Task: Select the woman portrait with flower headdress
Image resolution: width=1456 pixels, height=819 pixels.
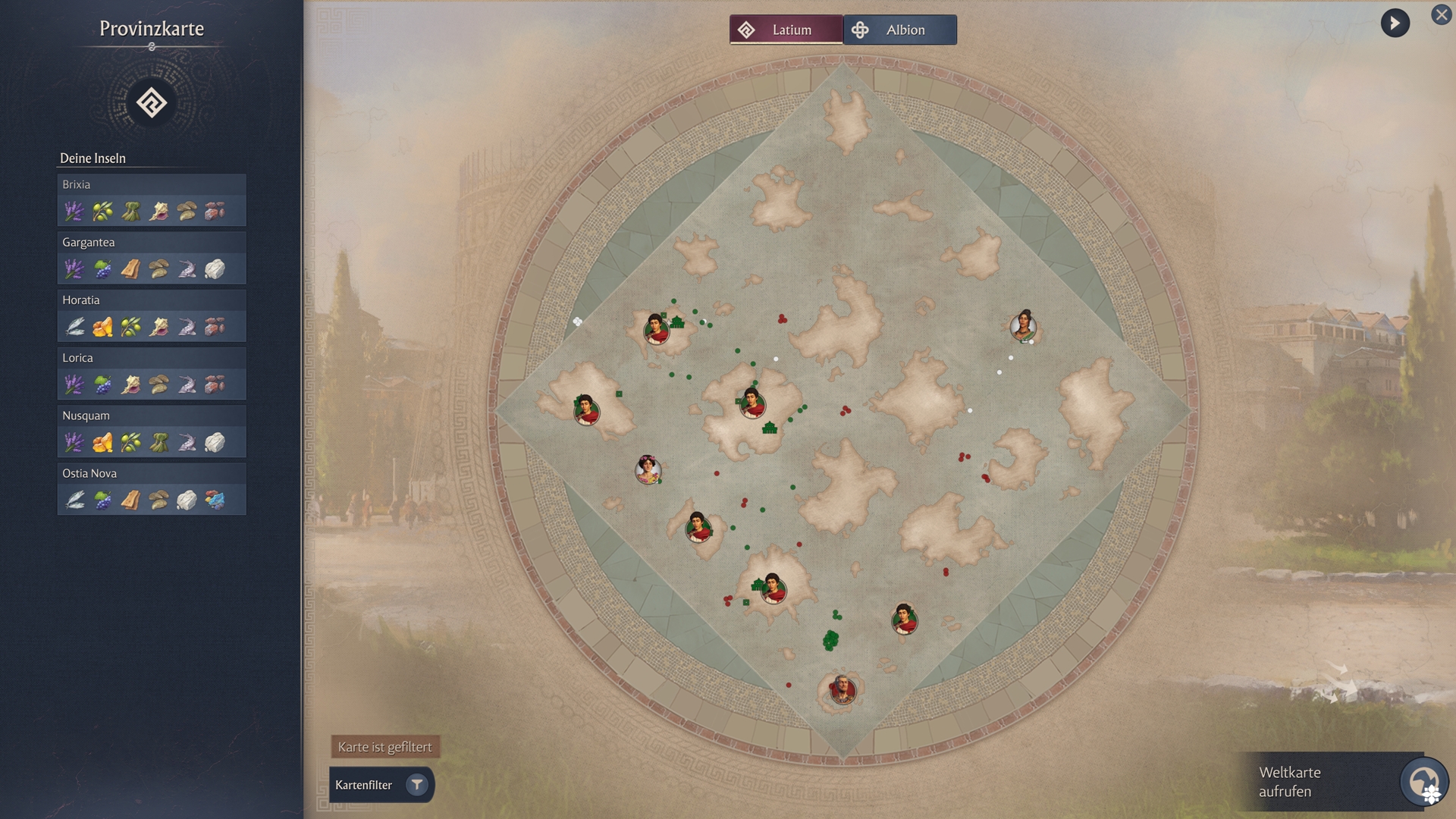Action: tap(648, 470)
